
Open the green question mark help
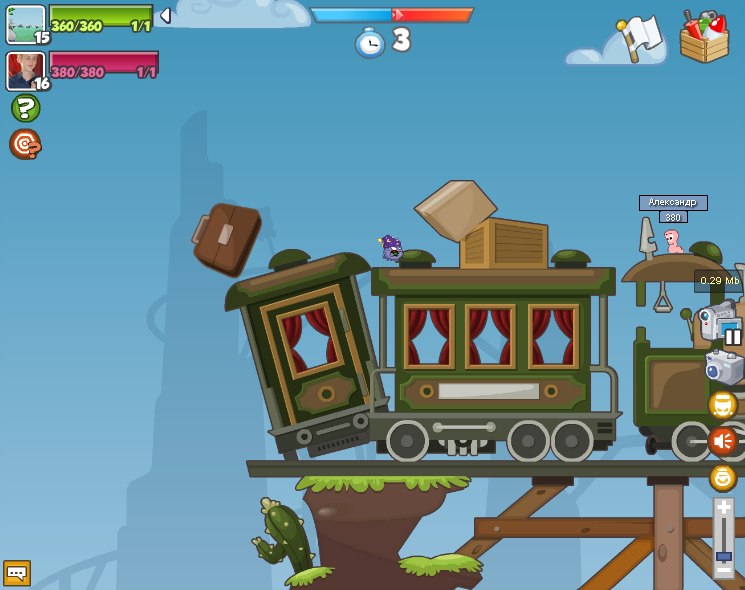[x=25, y=108]
